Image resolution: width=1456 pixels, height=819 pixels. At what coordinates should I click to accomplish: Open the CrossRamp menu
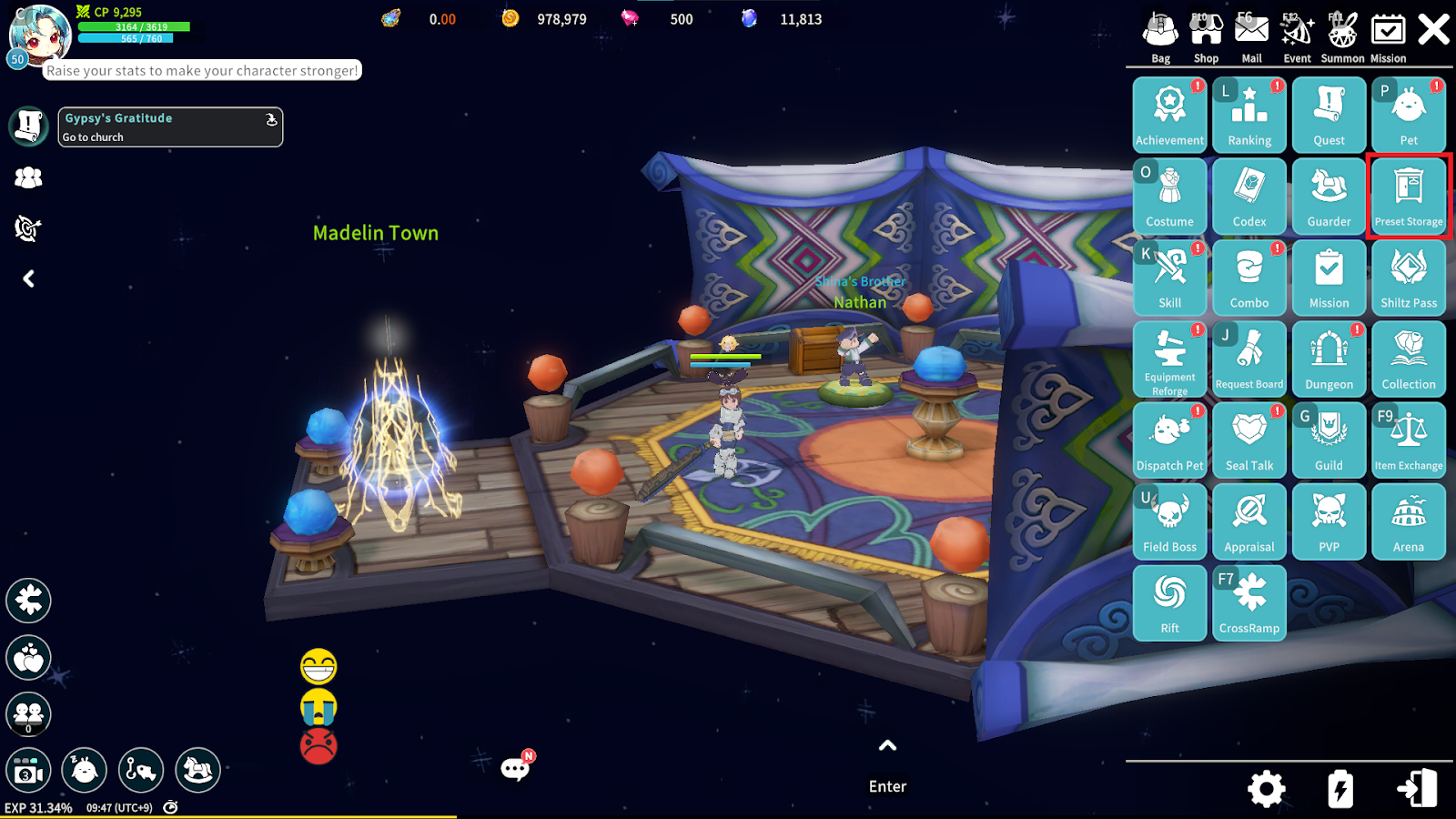[1249, 602]
